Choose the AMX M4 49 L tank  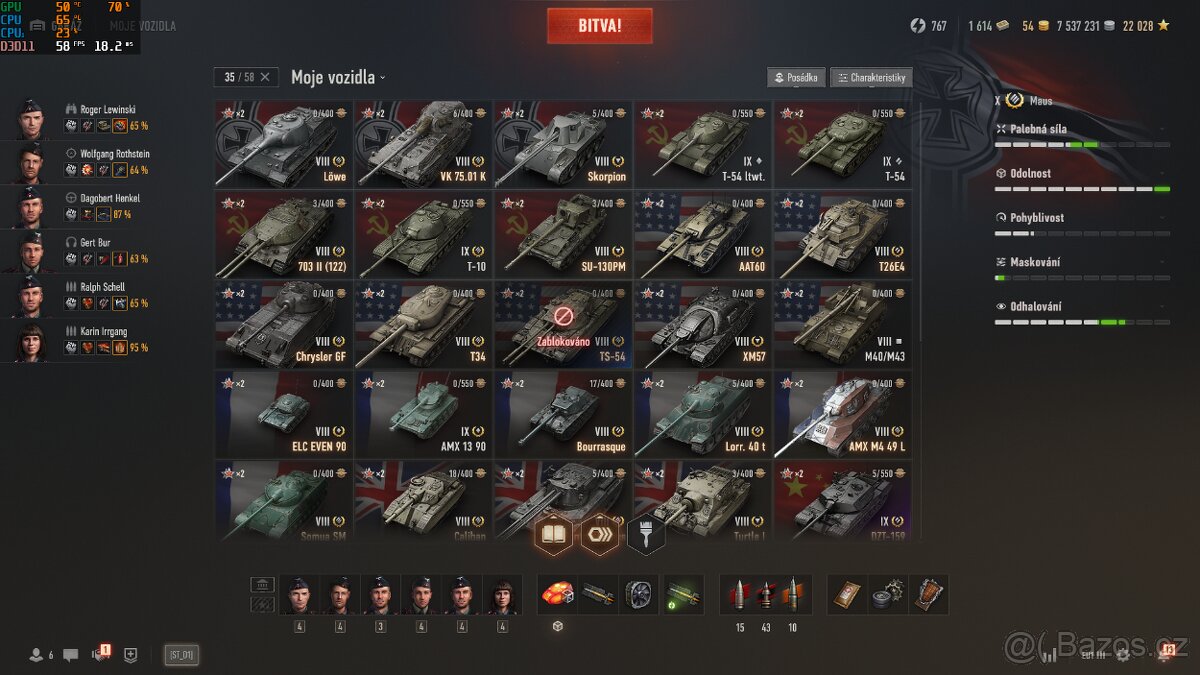843,414
